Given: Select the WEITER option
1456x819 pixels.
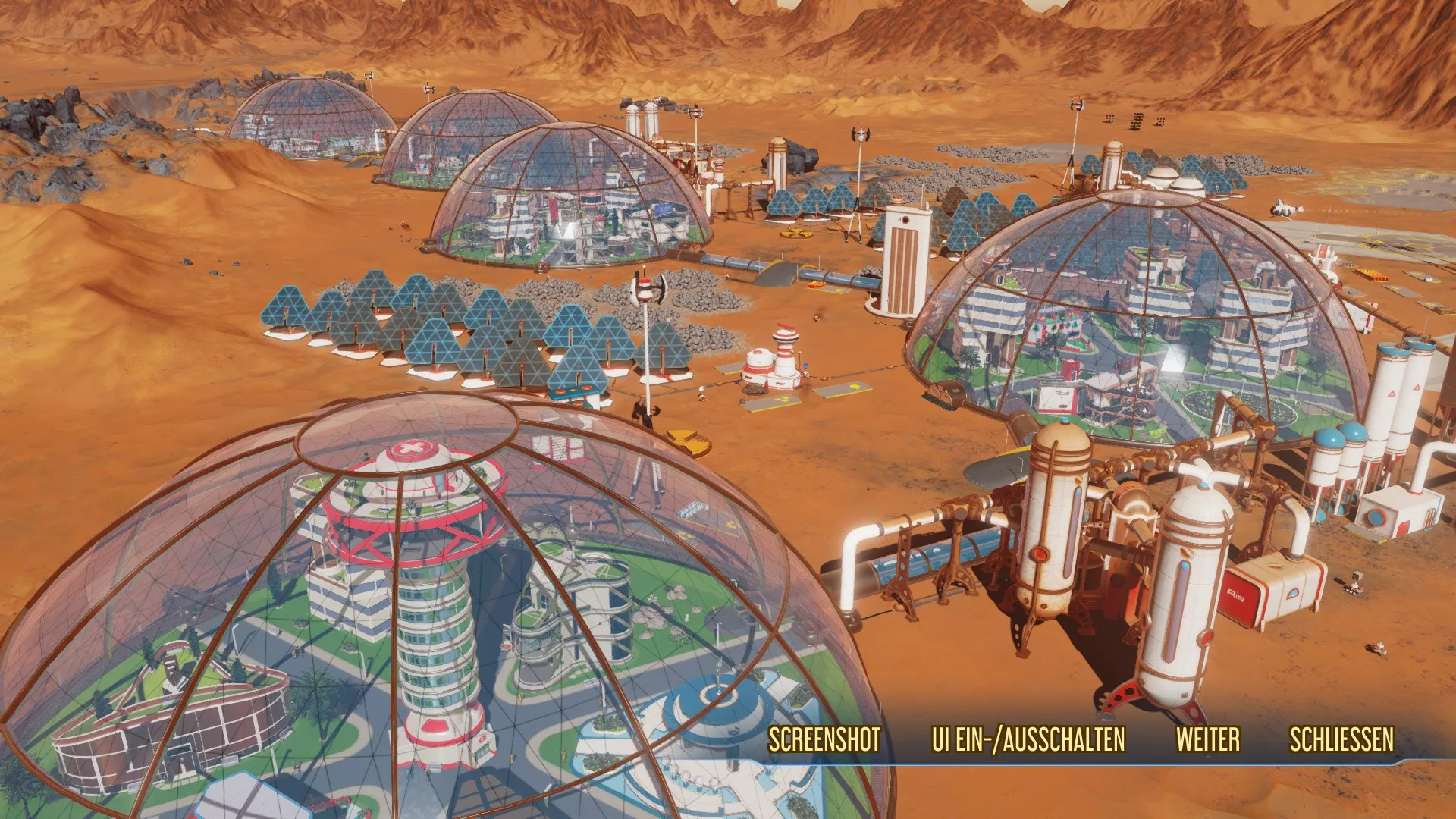Looking at the screenshot, I should 1208,739.
